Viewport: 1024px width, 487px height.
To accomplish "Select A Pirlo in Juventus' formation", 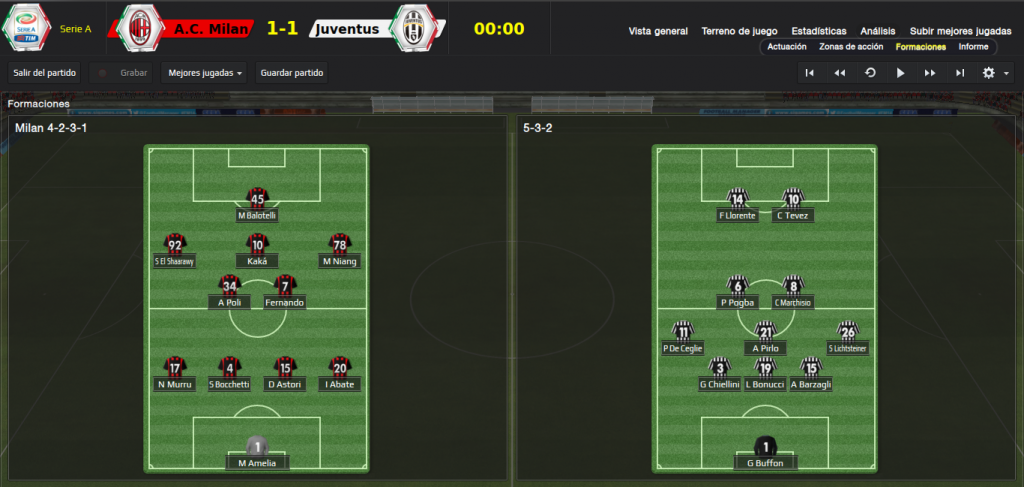I will (765, 338).
